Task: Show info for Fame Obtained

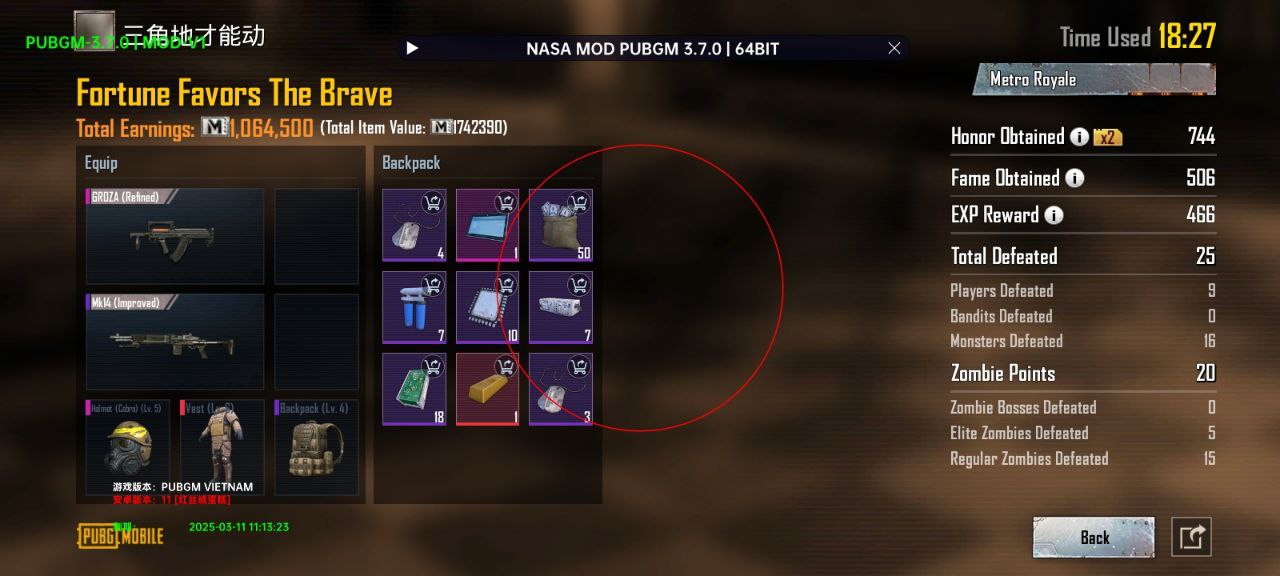Action: (x=1074, y=179)
